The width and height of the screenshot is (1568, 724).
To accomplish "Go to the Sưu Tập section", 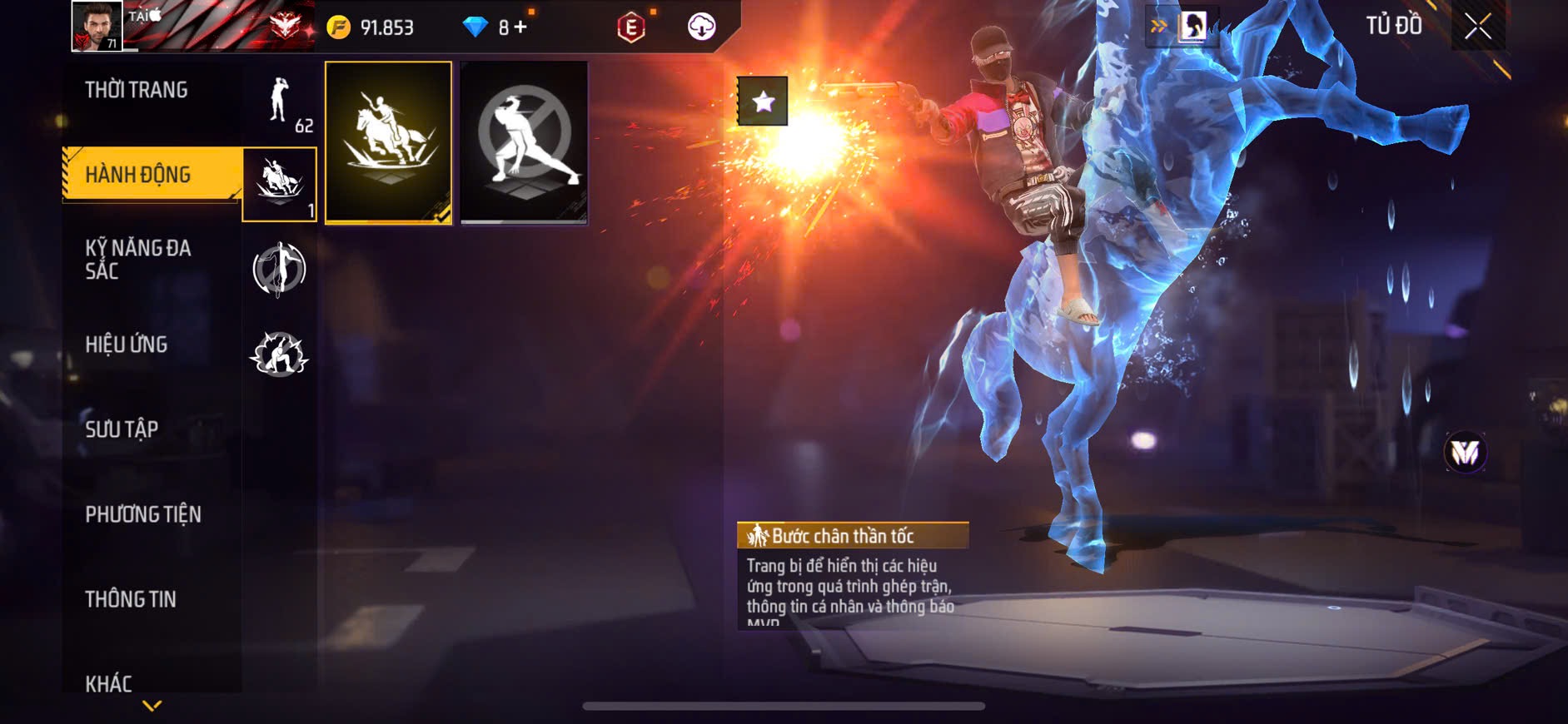I will tap(122, 429).
